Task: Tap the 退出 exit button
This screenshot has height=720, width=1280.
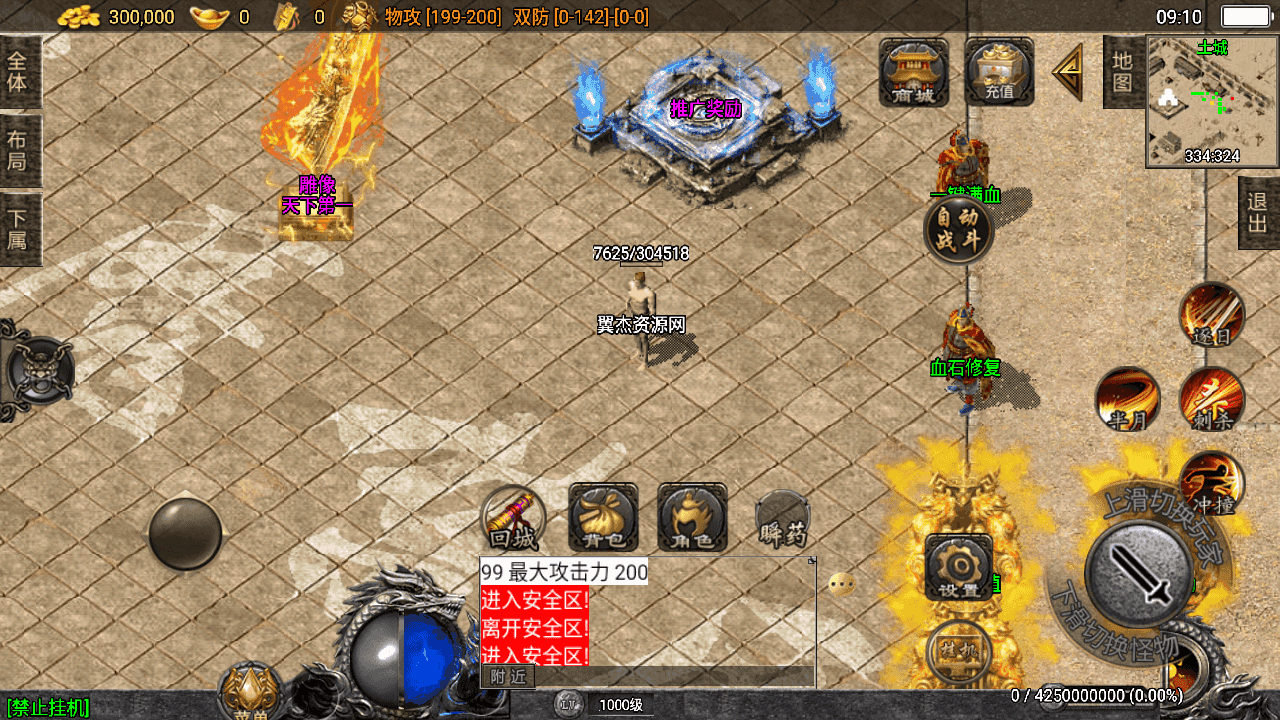Action: pos(1258,212)
